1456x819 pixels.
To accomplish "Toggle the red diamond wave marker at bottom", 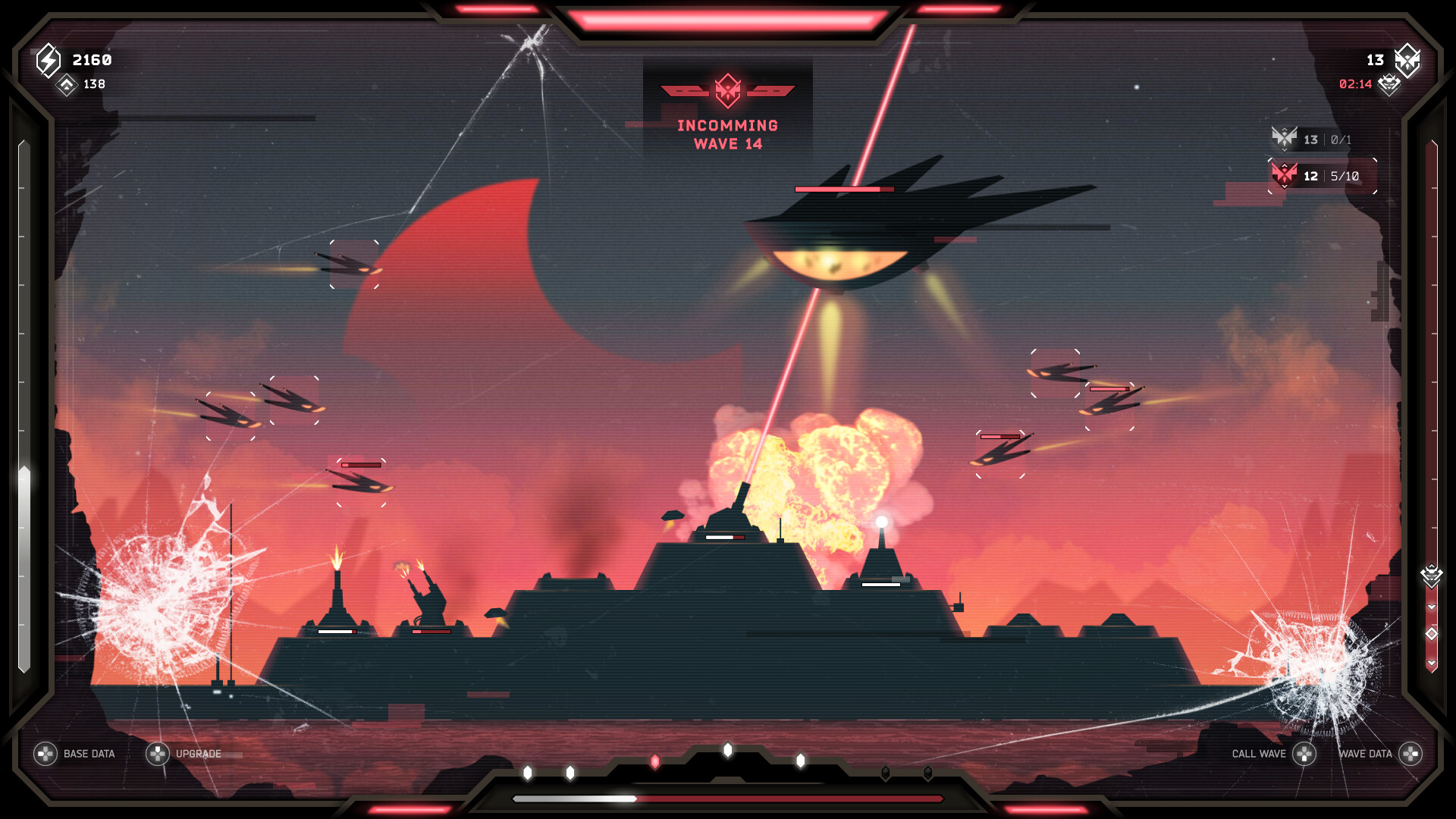I will [655, 760].
